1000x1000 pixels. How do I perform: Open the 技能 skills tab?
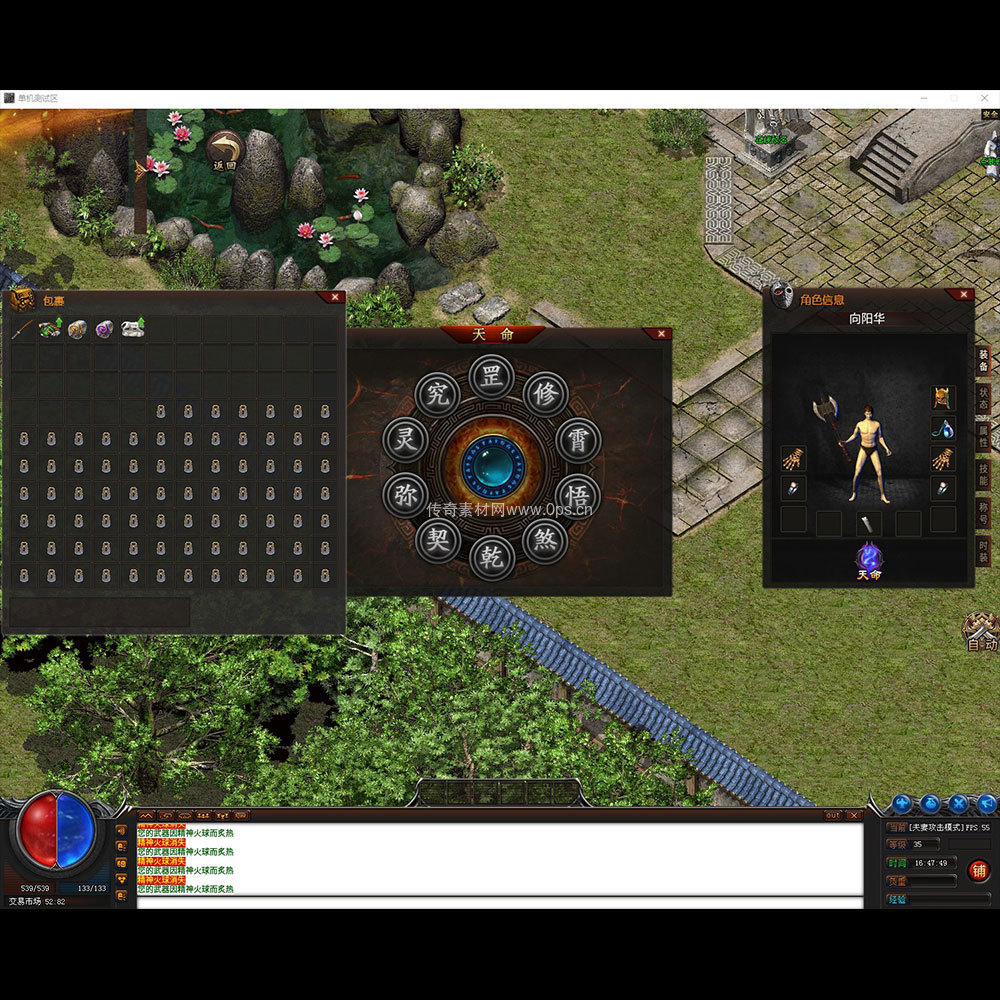pos(984,474)
